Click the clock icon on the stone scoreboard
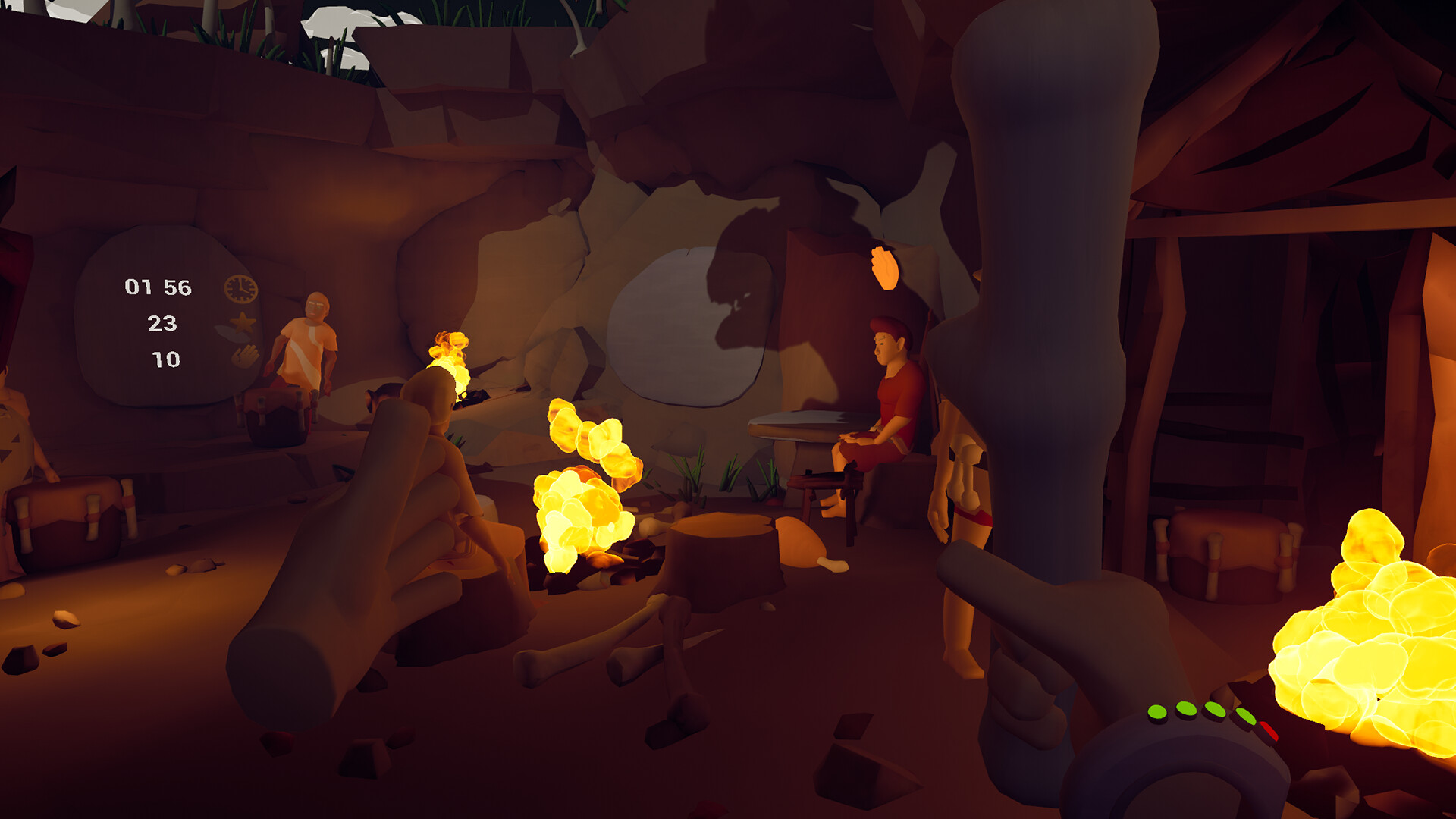The width and height of the screenshot is (1456, 819). click(x=240, y=289)
